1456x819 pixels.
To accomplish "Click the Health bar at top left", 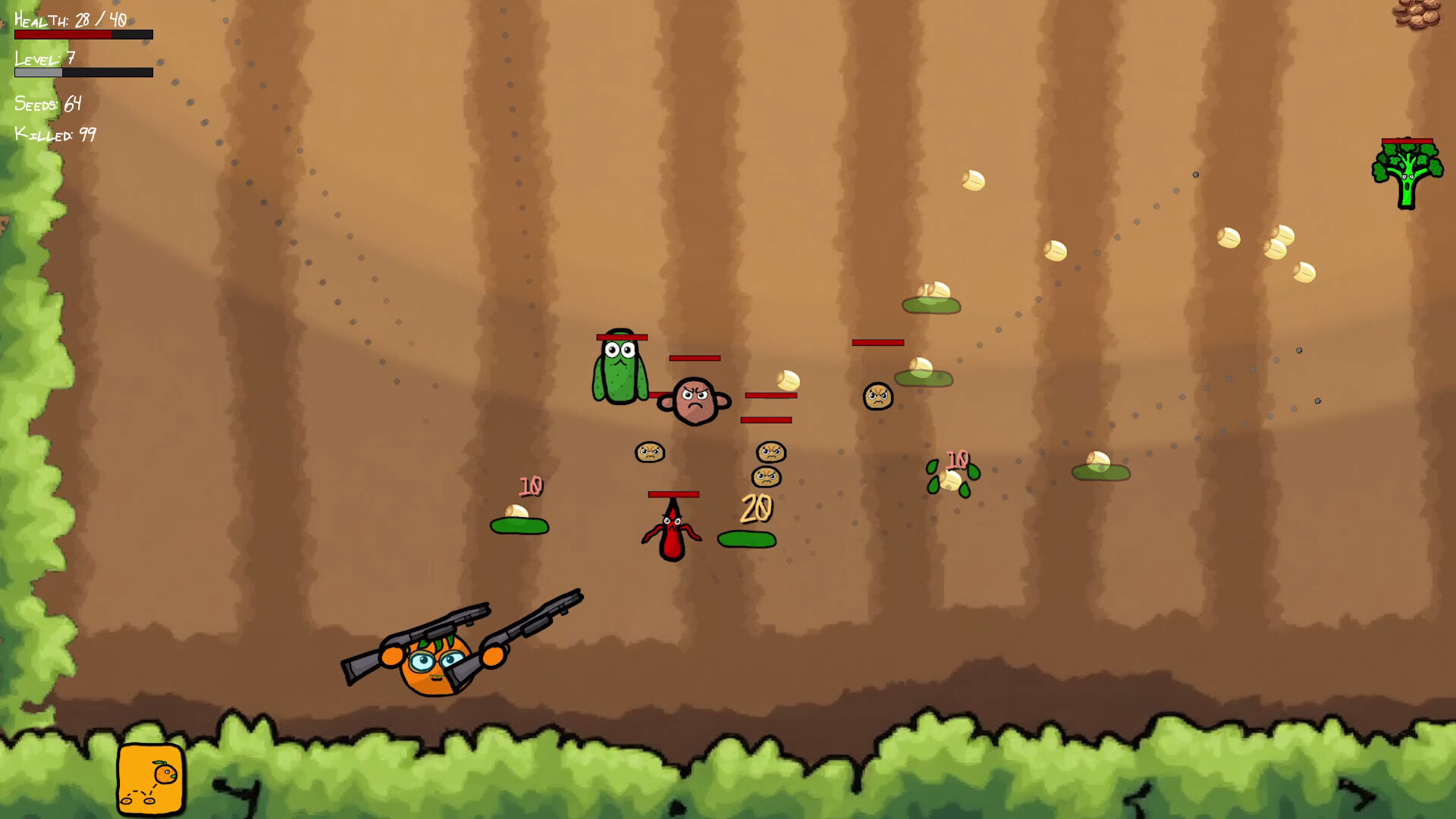I will point(83,34).
